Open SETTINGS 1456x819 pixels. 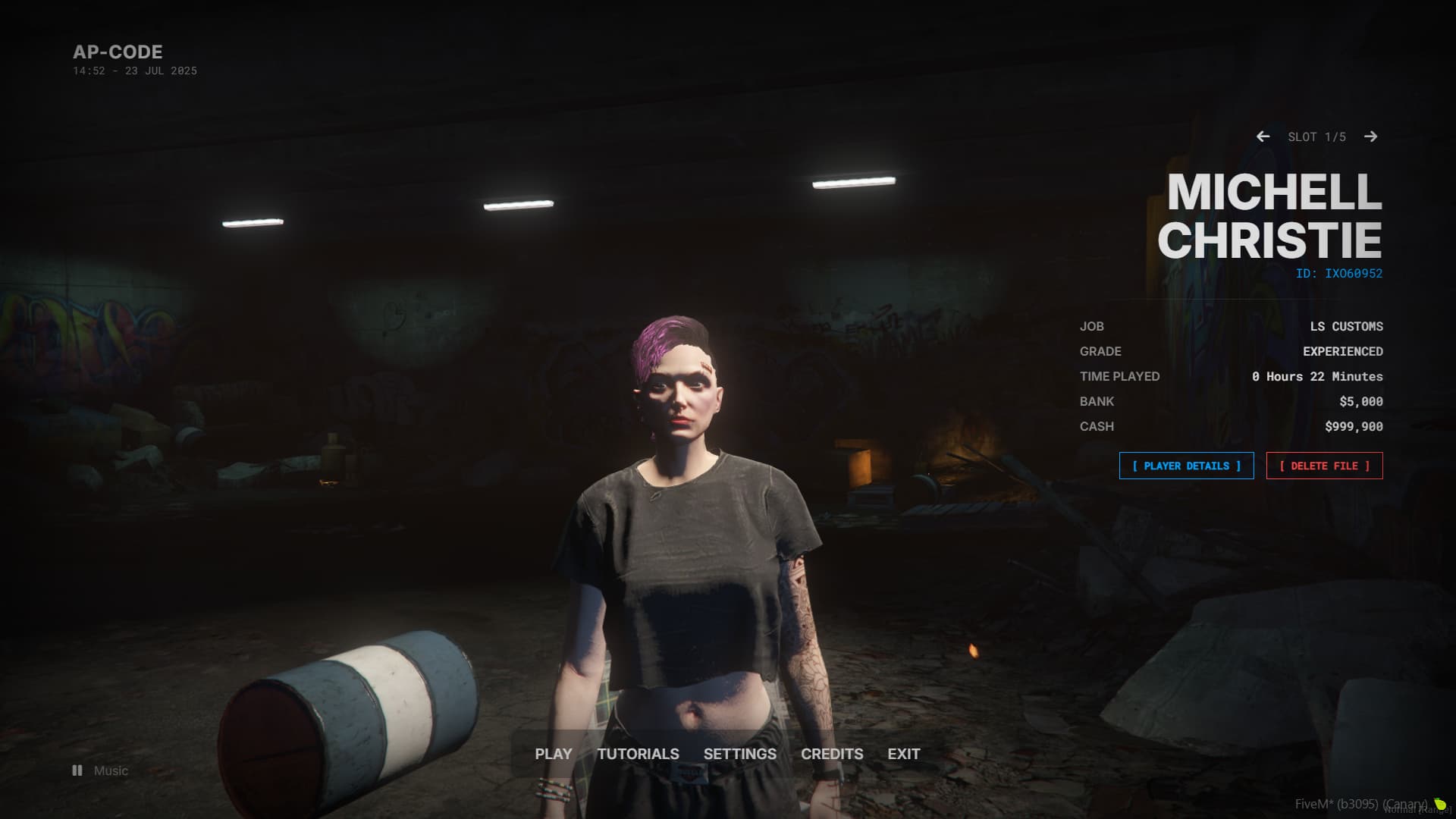(739, 754)
